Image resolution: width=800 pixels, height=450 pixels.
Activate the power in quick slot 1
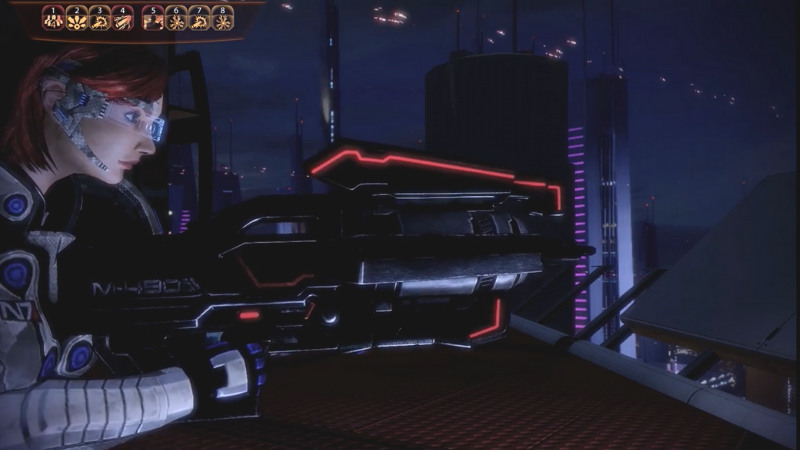pos(54,20)
